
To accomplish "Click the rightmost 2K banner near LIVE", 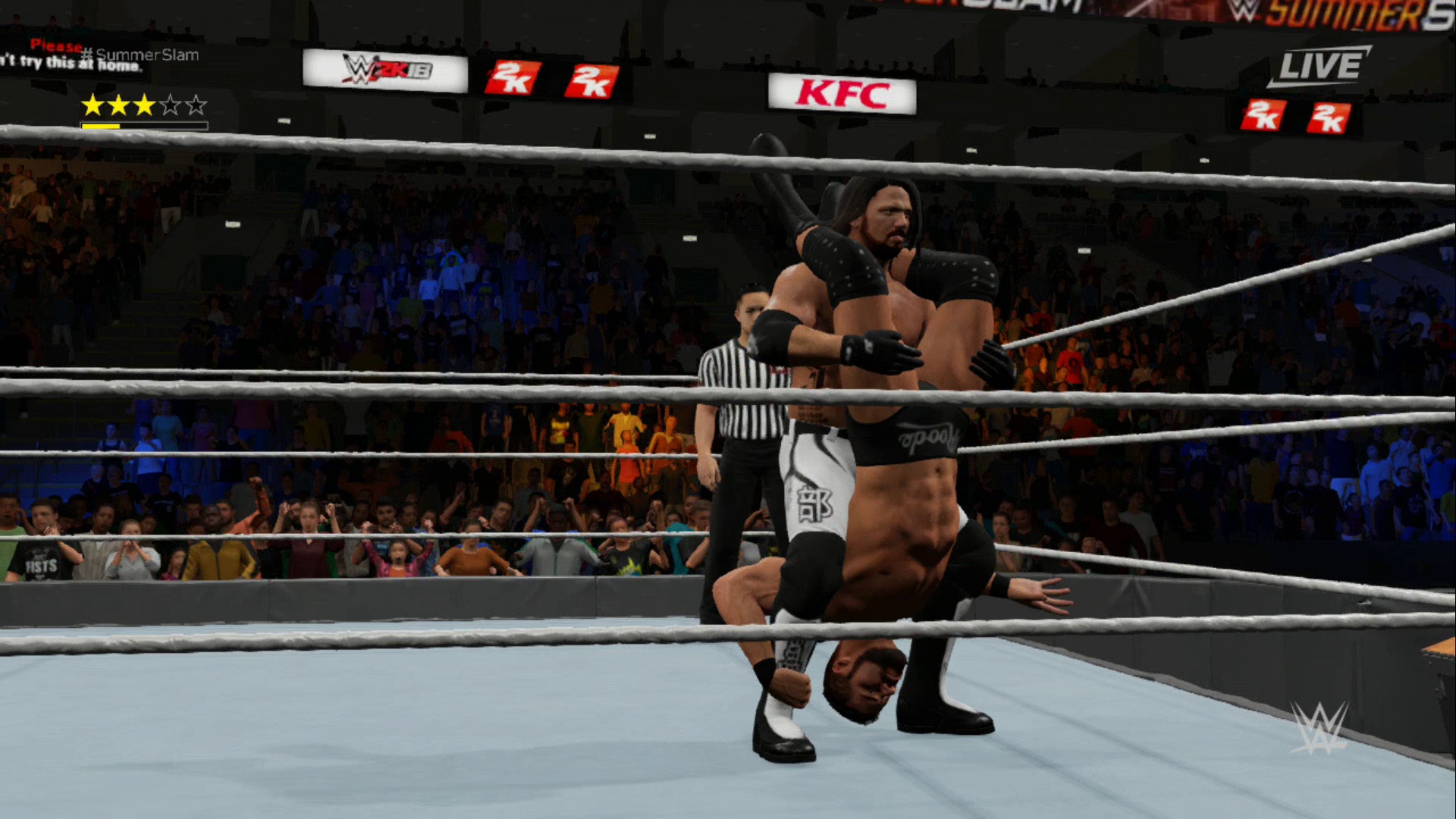I will (1328, 118).
